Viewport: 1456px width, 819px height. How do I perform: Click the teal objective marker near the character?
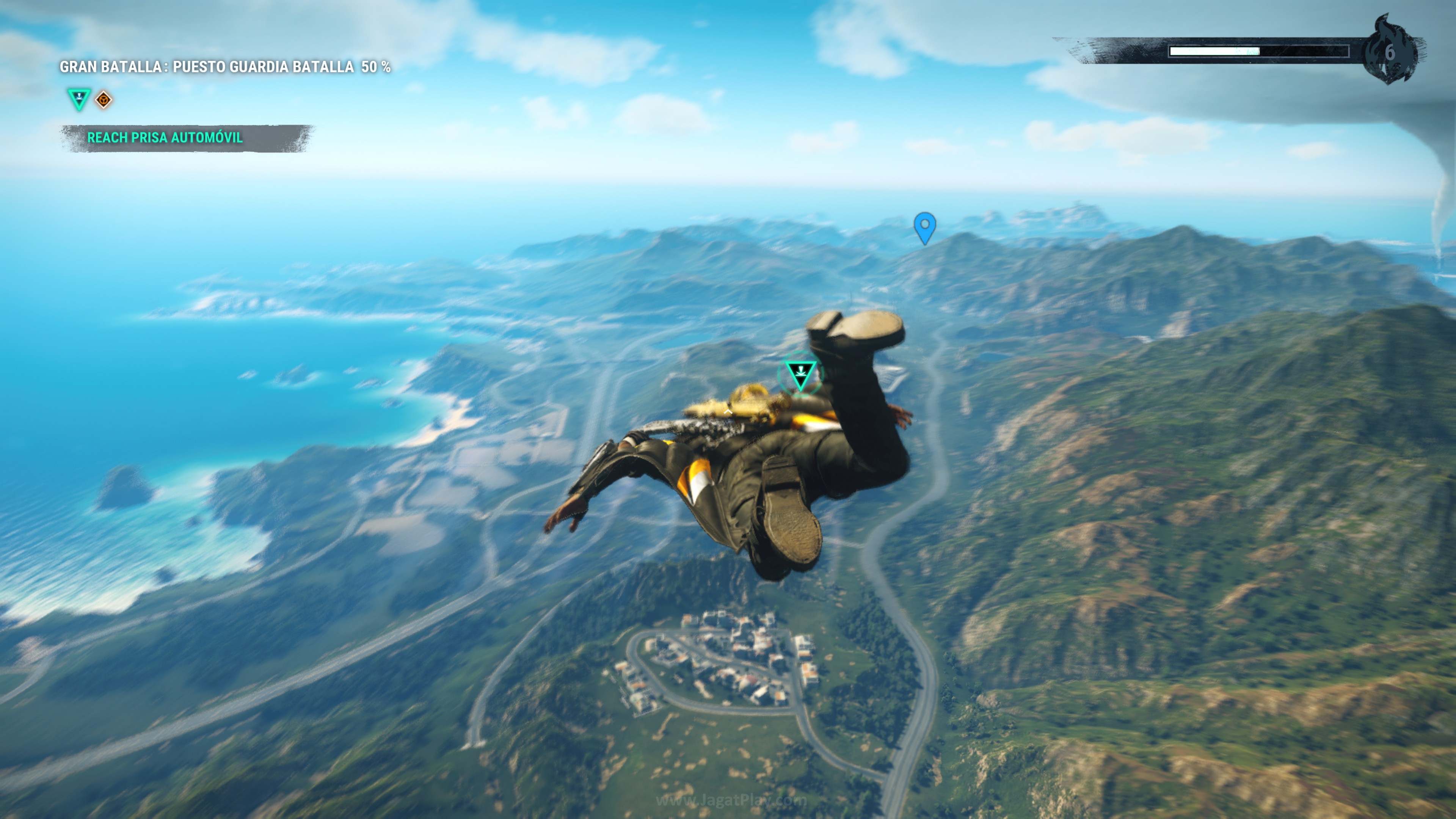coord(800,373)
